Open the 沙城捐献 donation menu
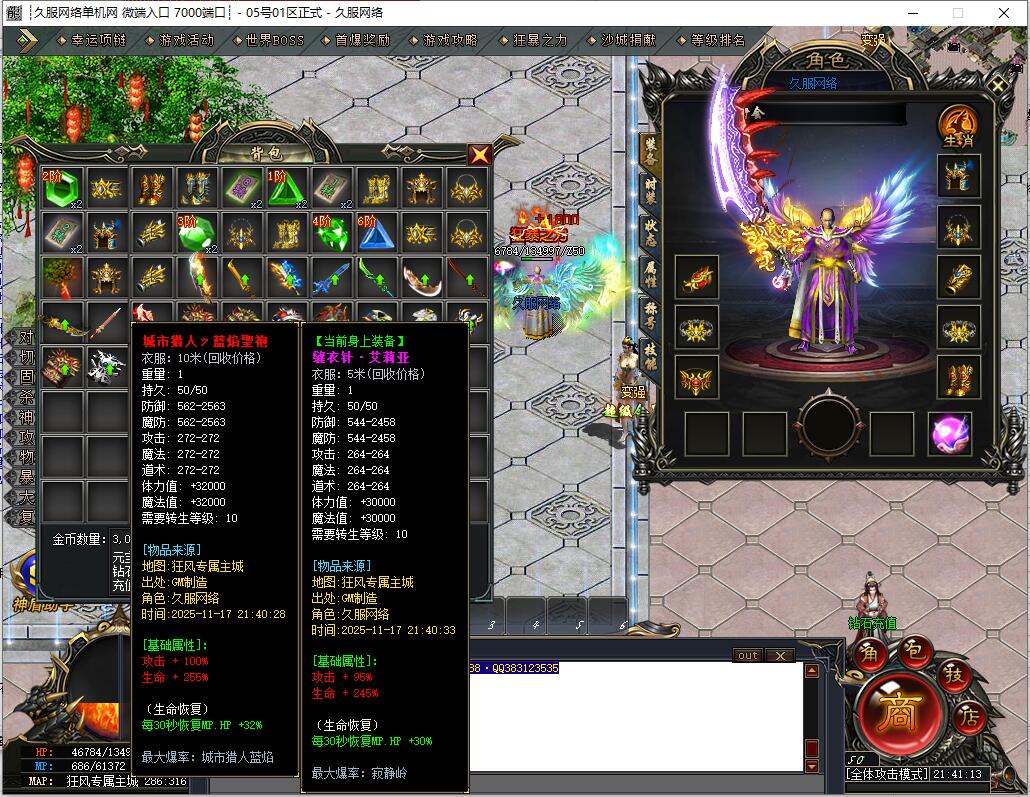 628,41
